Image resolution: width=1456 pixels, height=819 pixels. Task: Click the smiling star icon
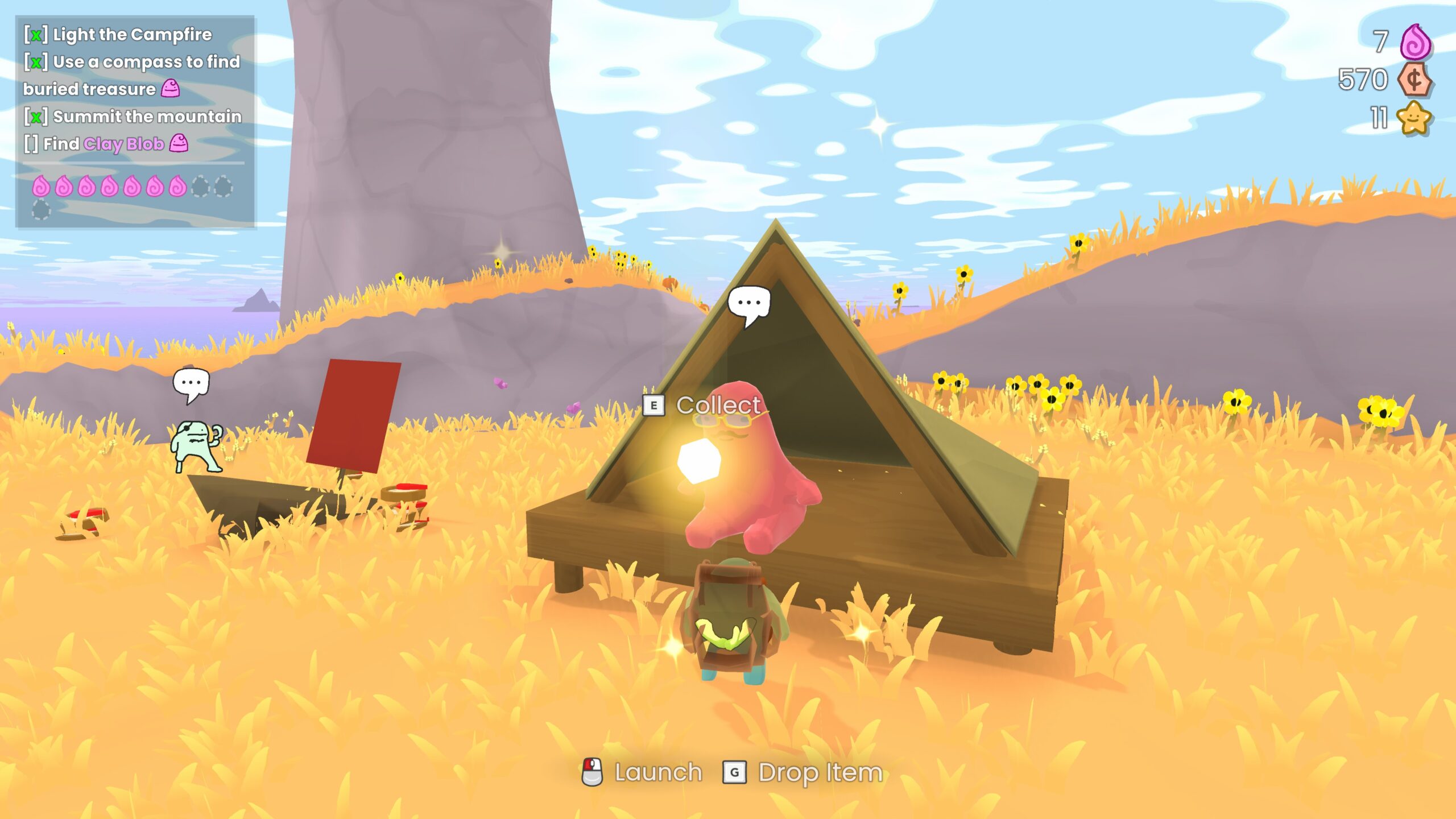(x=1414, y=118)
